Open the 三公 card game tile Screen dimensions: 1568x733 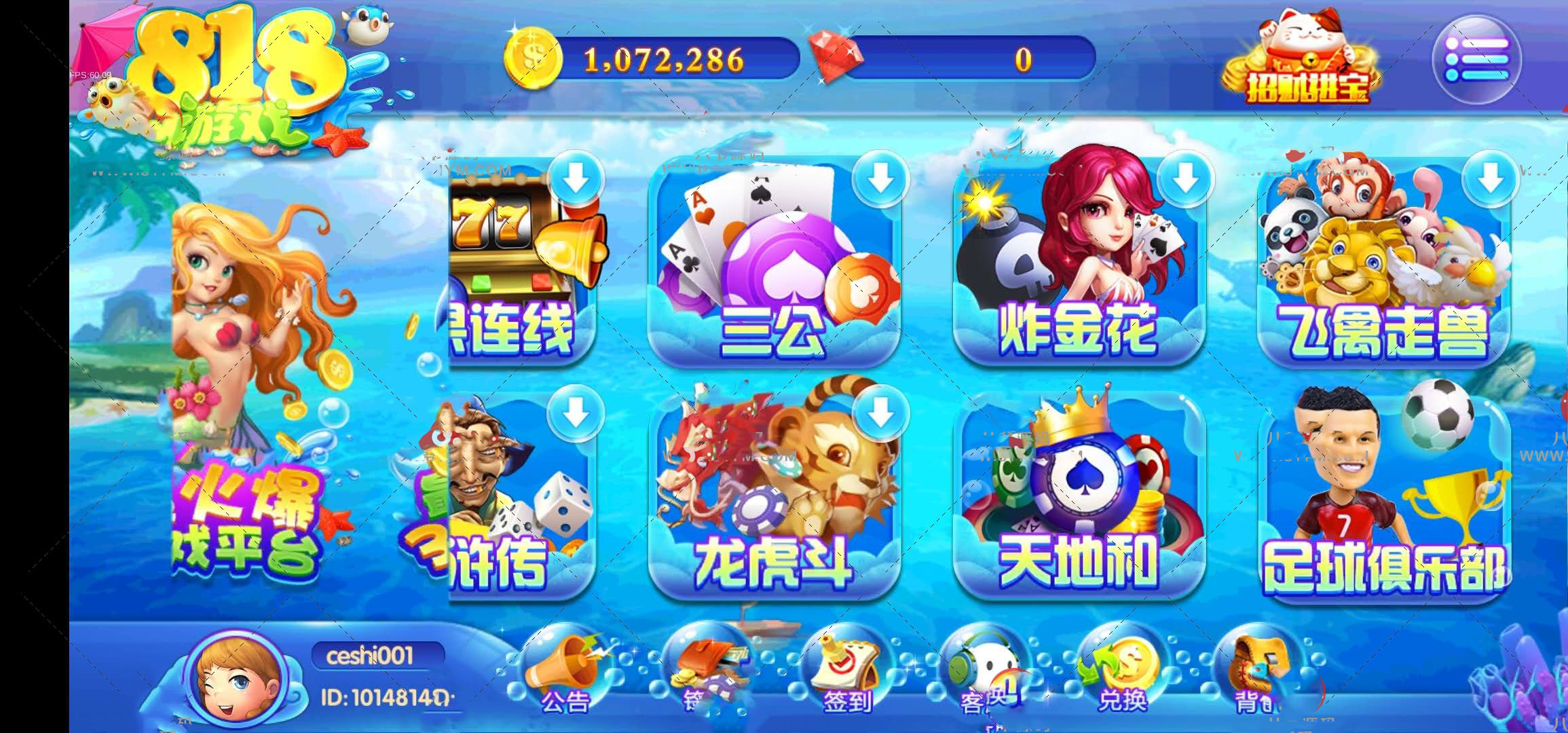click(774, 265)
